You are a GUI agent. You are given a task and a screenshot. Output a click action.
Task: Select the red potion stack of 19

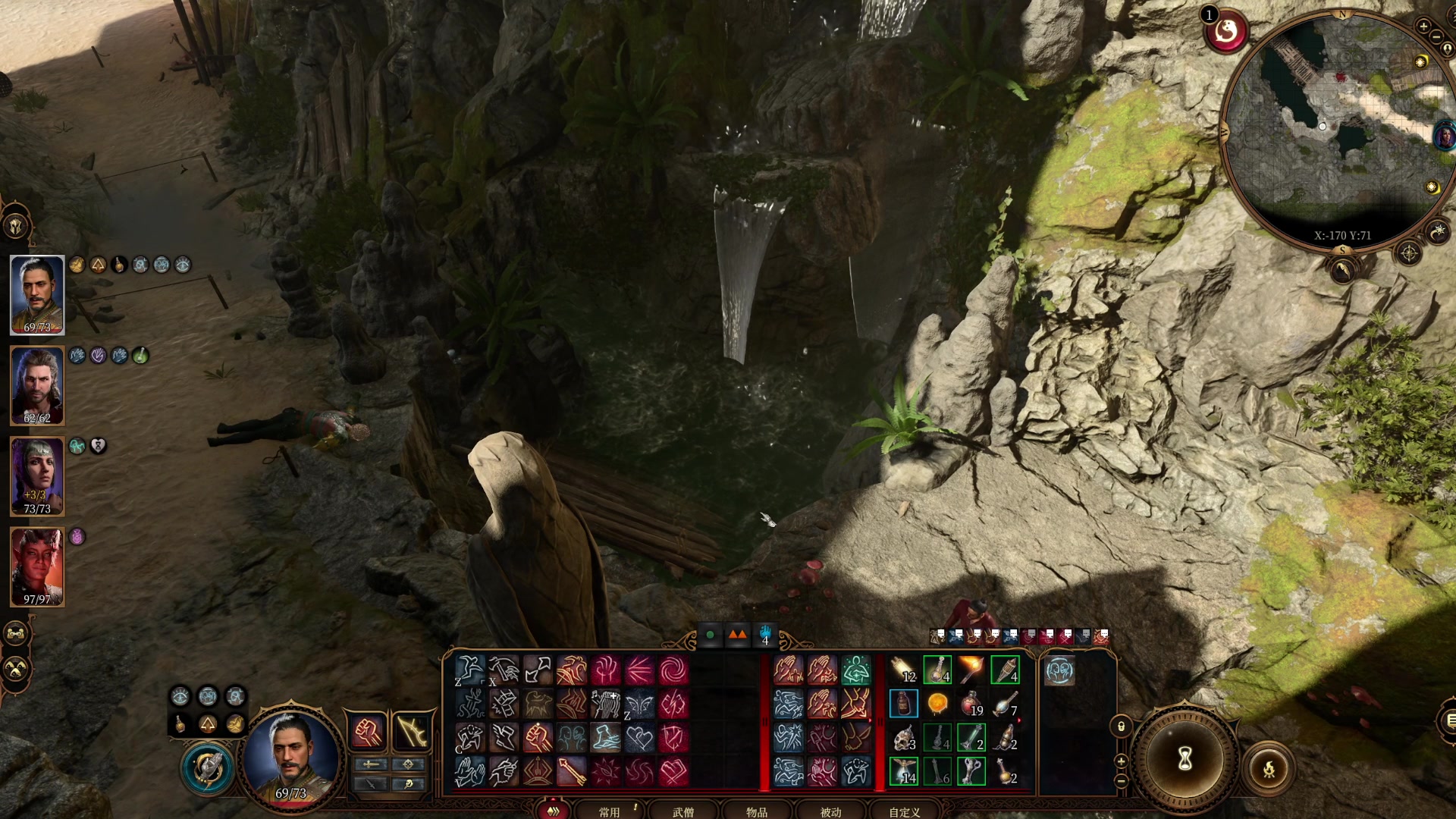click(971, 704)
